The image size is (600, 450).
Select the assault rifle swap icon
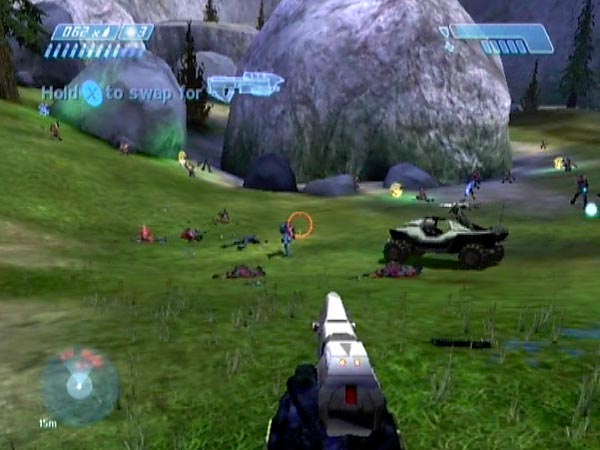coord(245,86)
